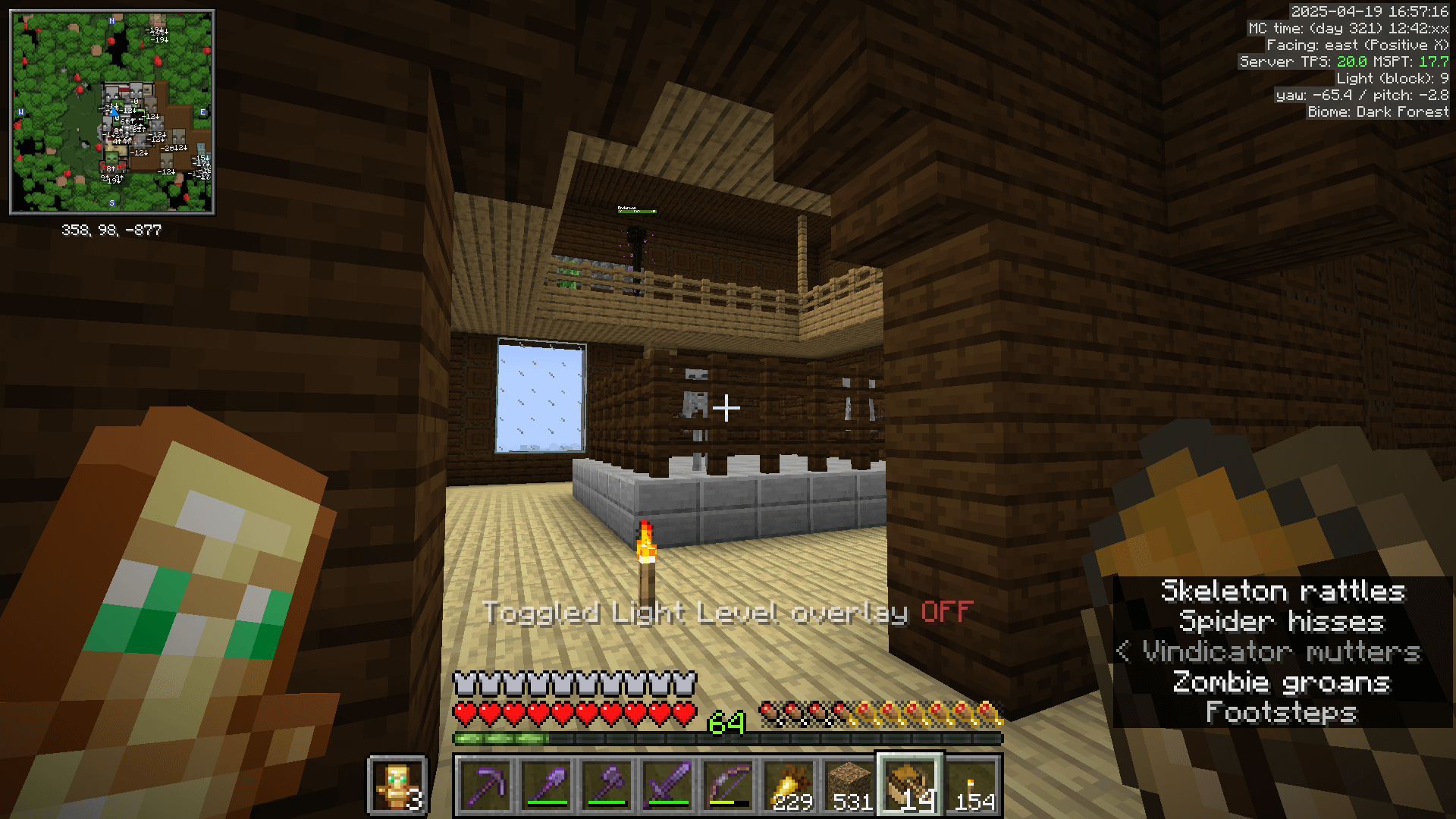Click the N compass marker on the minimap
The image size is (1456, 819).
pyautogui.click(x=112, y=21)
